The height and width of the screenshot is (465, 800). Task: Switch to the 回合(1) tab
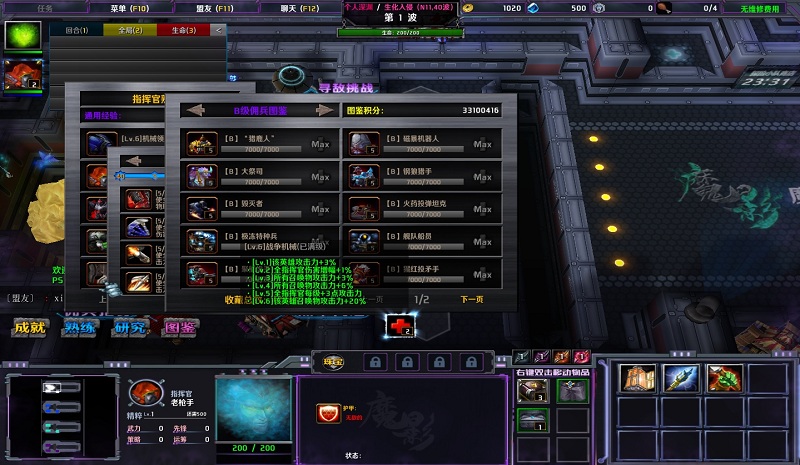(x=76, y=30)
